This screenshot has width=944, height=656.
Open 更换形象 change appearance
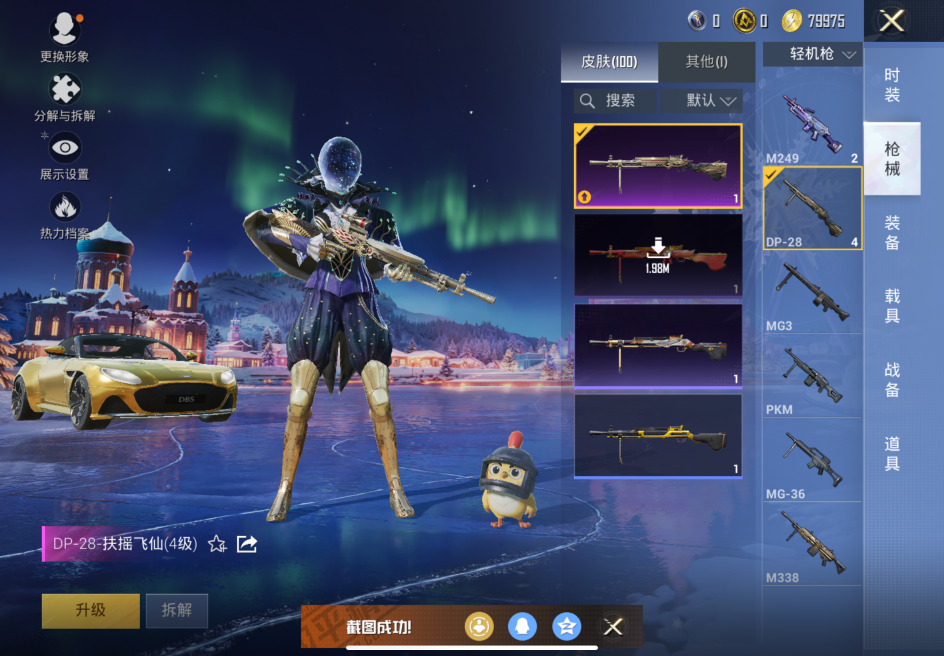(65, 36)
